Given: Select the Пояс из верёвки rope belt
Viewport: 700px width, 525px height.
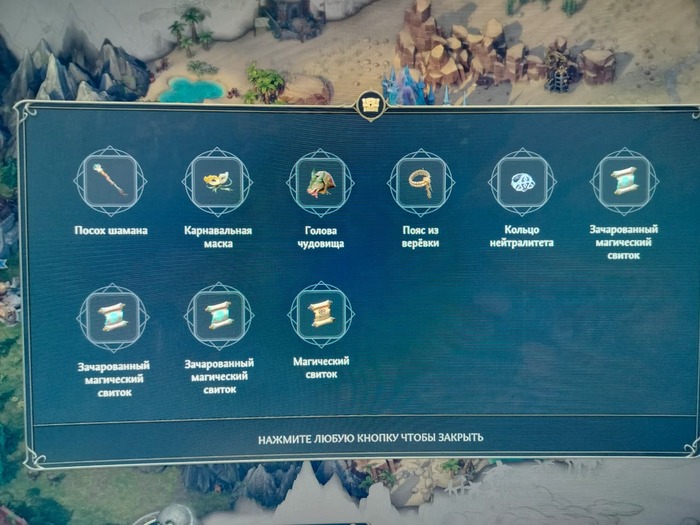Looking at the screenshot, I should point(420,183).
